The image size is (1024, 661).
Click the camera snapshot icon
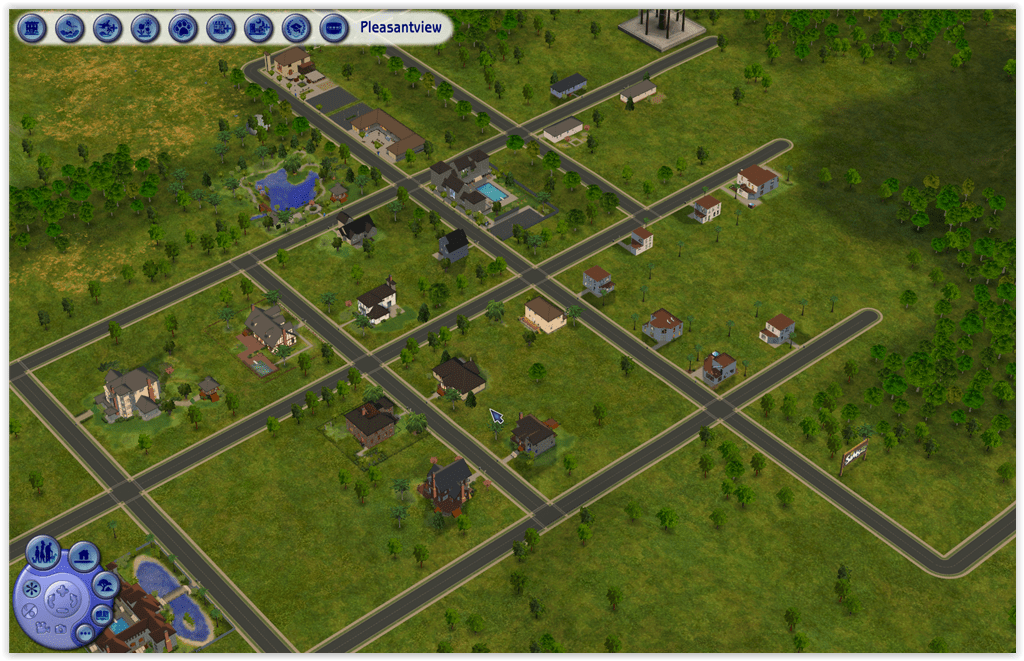tap(59, 630)
